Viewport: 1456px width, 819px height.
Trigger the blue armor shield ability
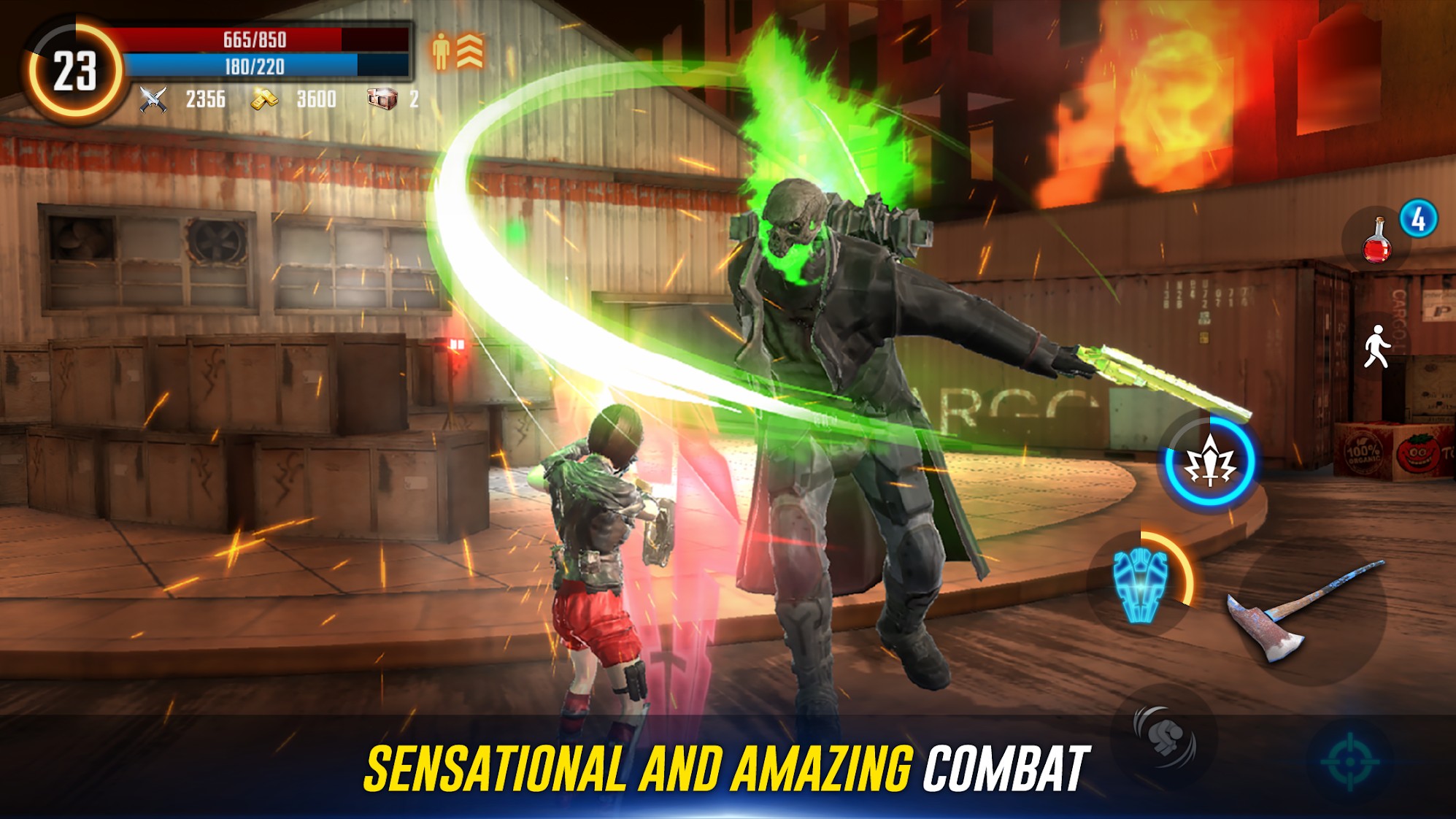click(x=1141, y=584)
